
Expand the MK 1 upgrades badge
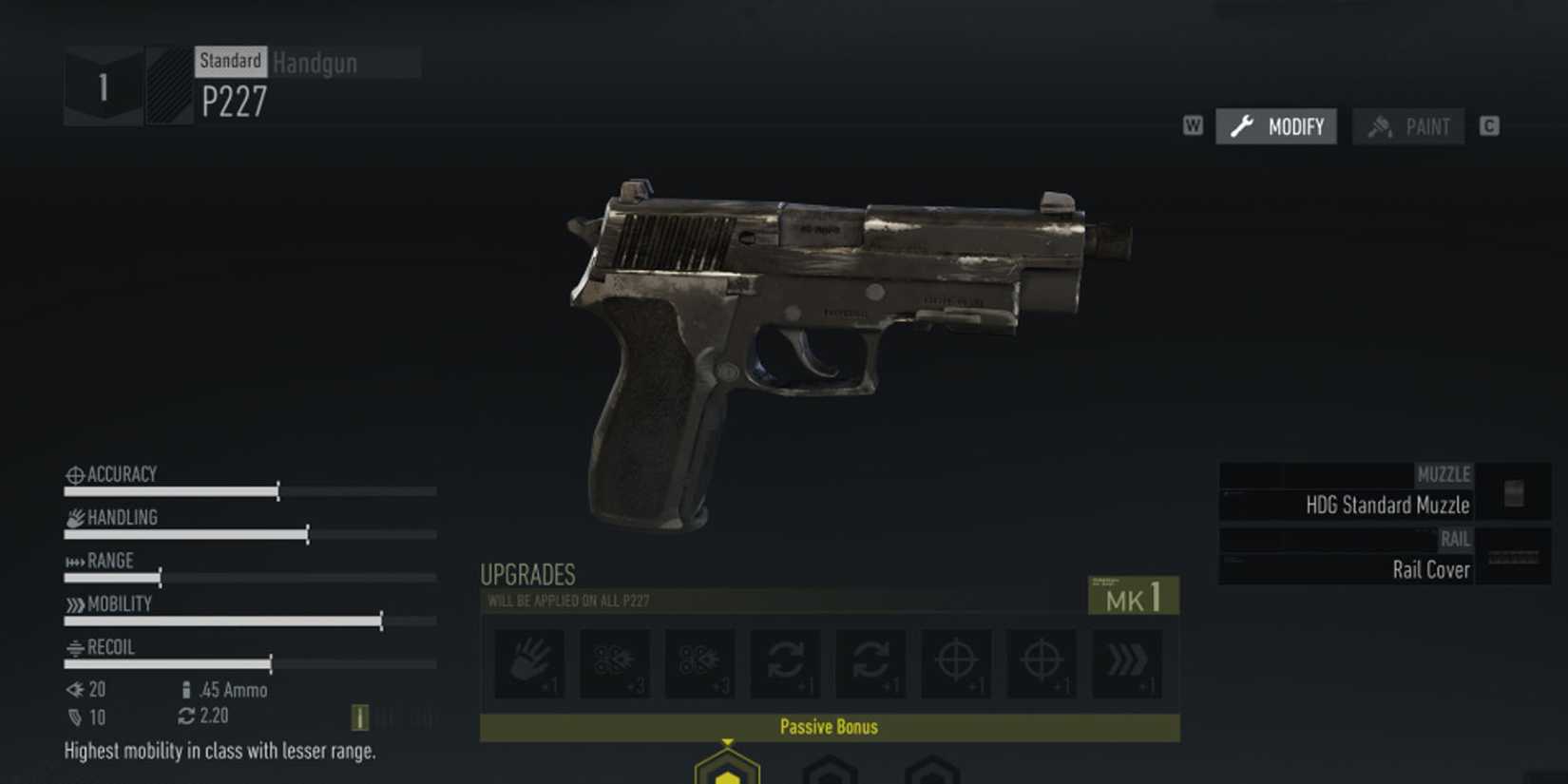pos(1134,596)
